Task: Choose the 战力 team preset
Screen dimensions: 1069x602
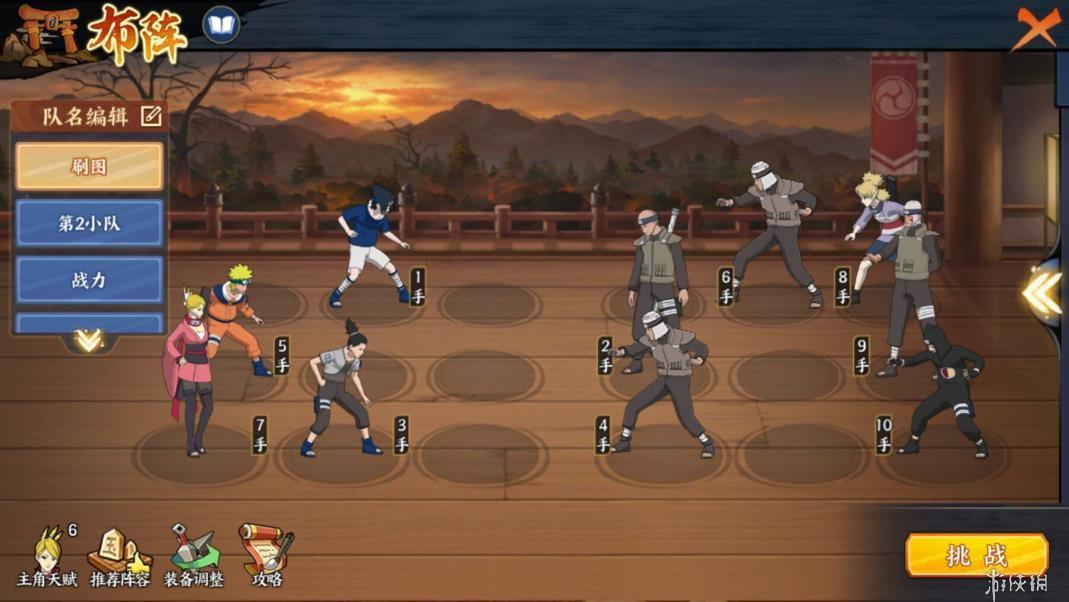Action: tap(89, 280)
